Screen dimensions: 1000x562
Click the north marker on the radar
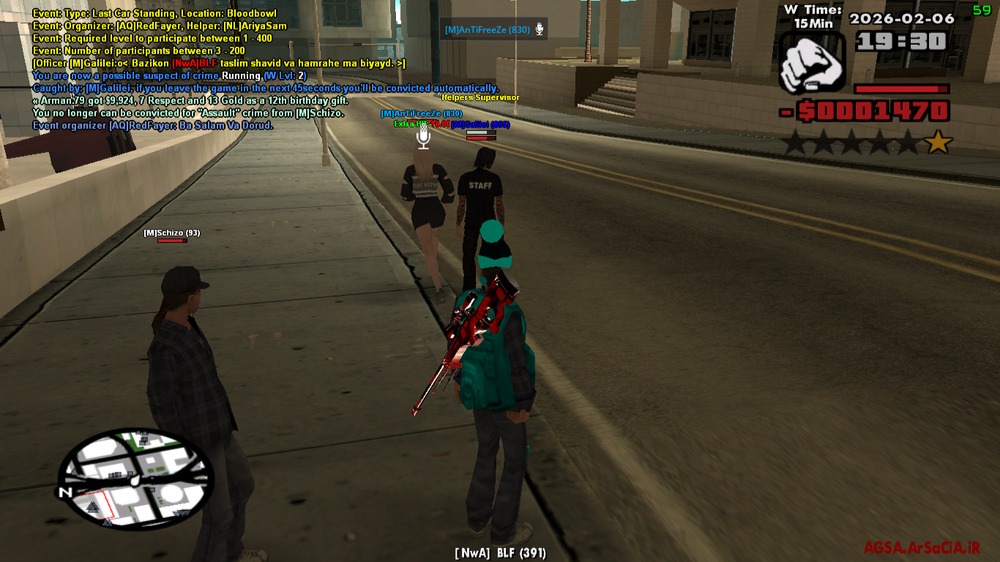click(x=66, y=492)
